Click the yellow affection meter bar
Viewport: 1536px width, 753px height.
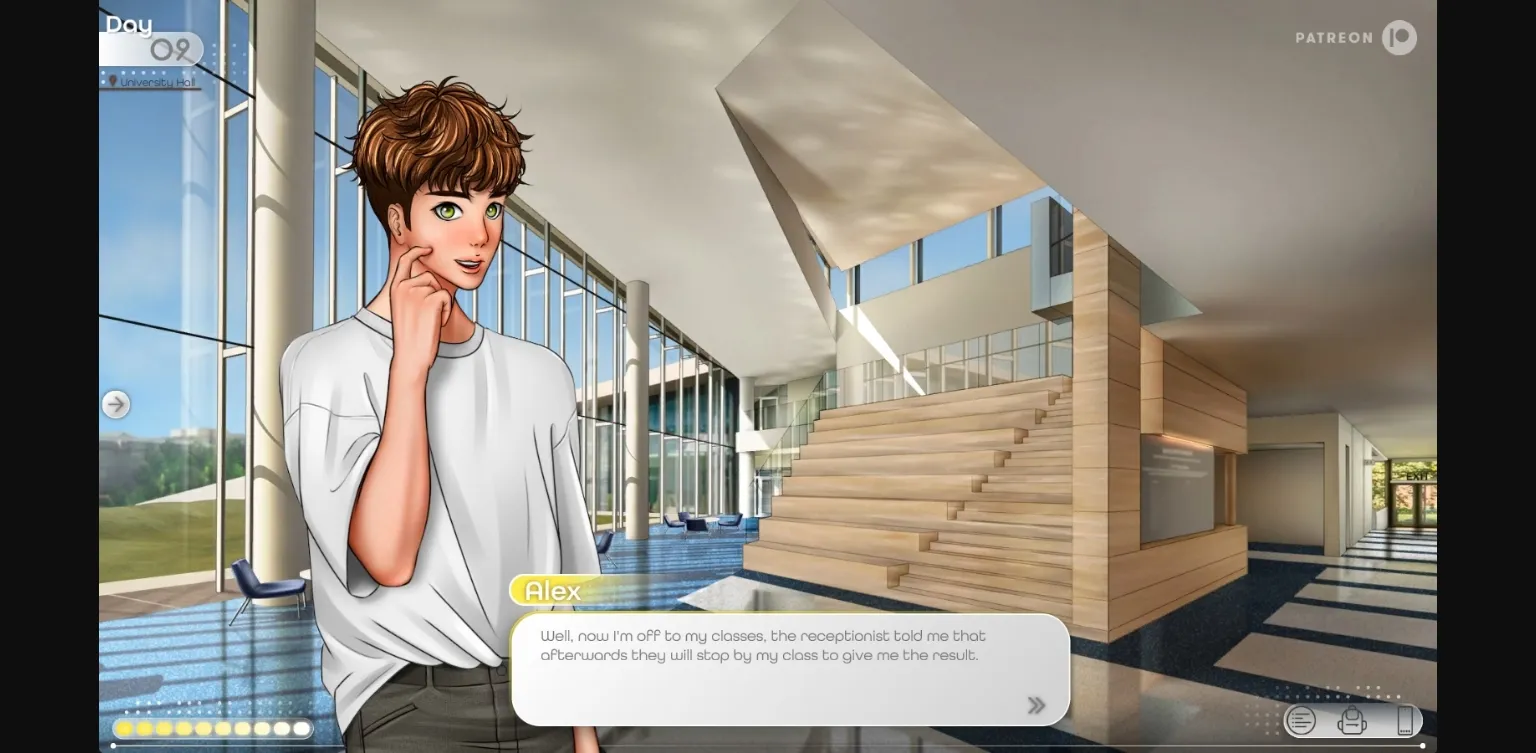210,728
